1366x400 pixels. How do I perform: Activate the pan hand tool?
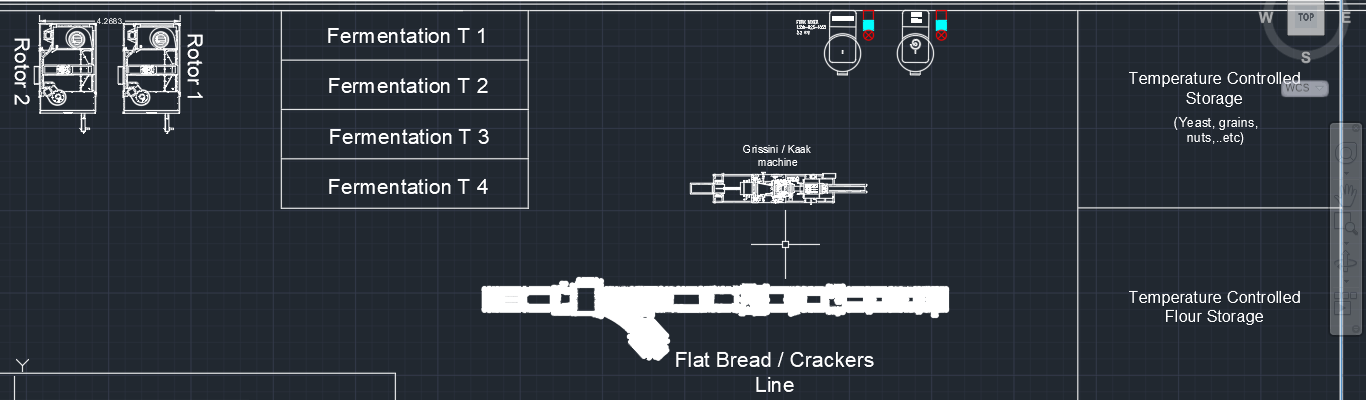pos(1347,190)
